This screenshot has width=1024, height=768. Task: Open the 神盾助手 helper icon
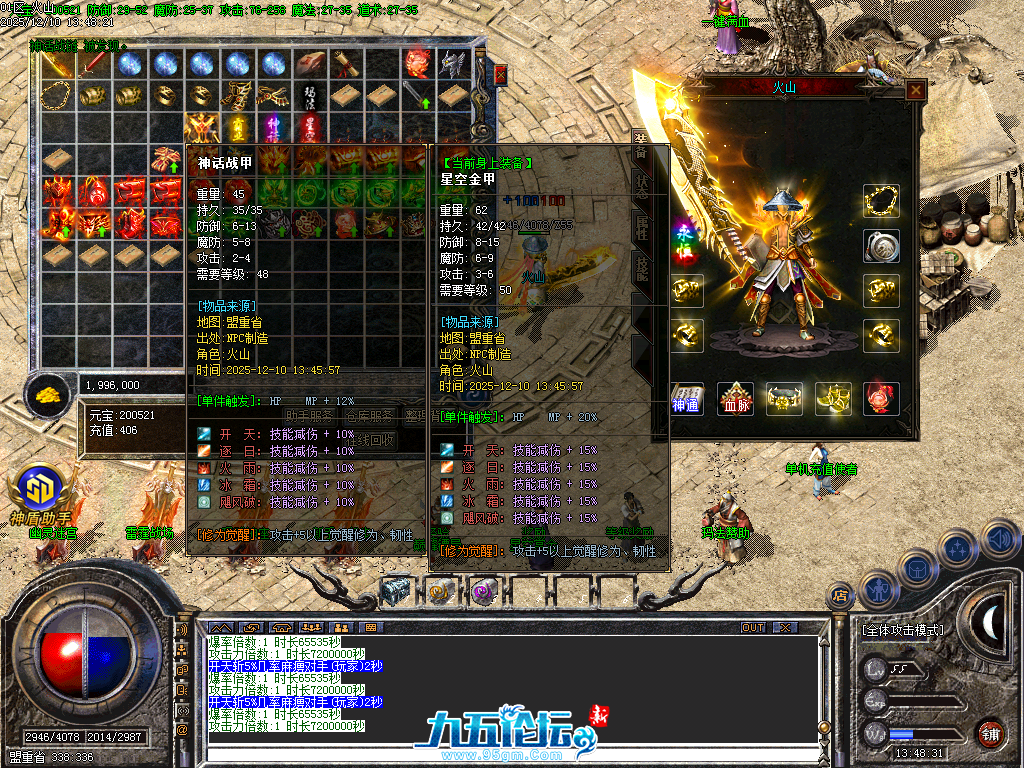coord(40,490)
